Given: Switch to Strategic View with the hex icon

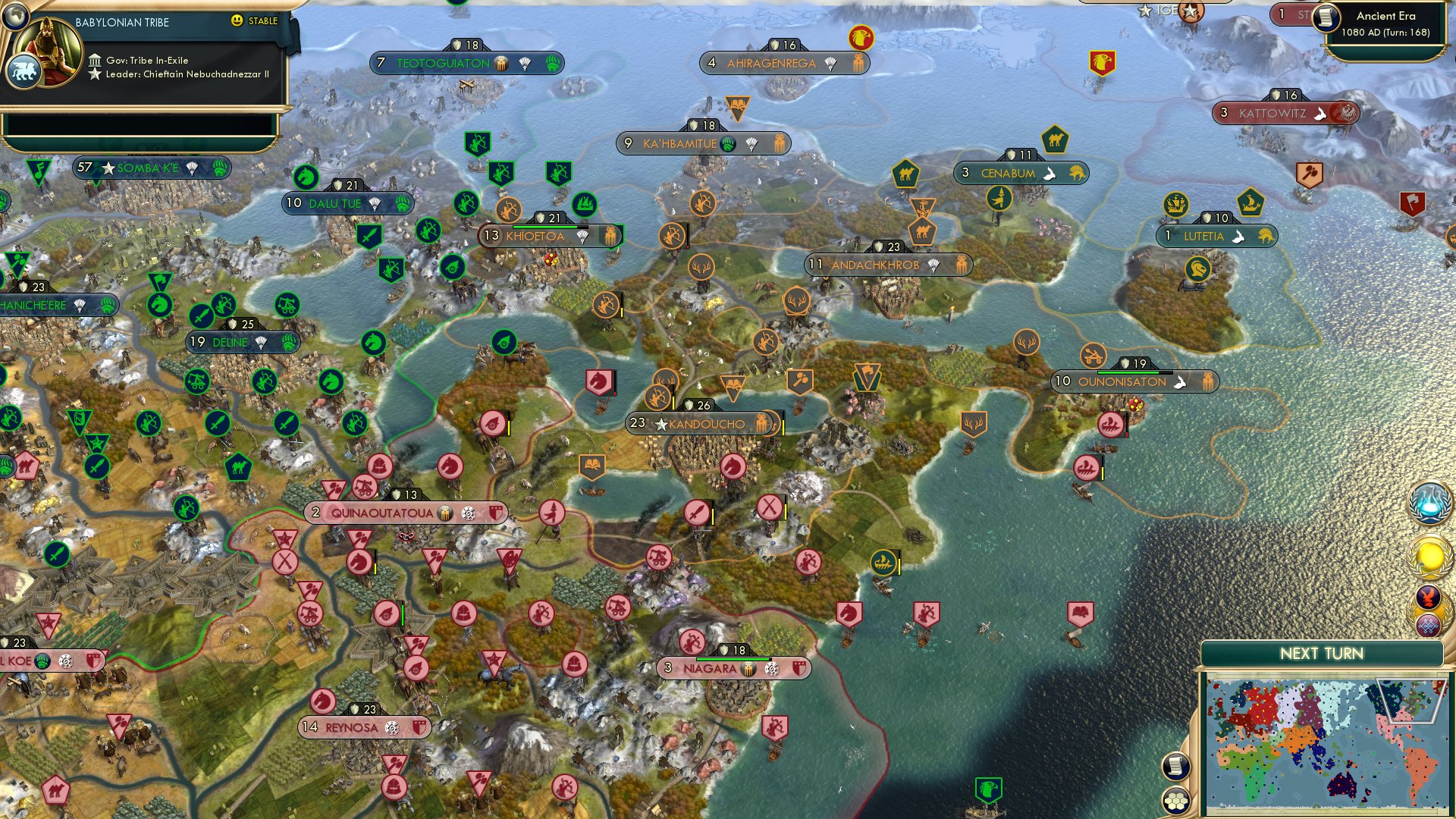Looking at the screenshot, I should click(x=1175, y=801).
